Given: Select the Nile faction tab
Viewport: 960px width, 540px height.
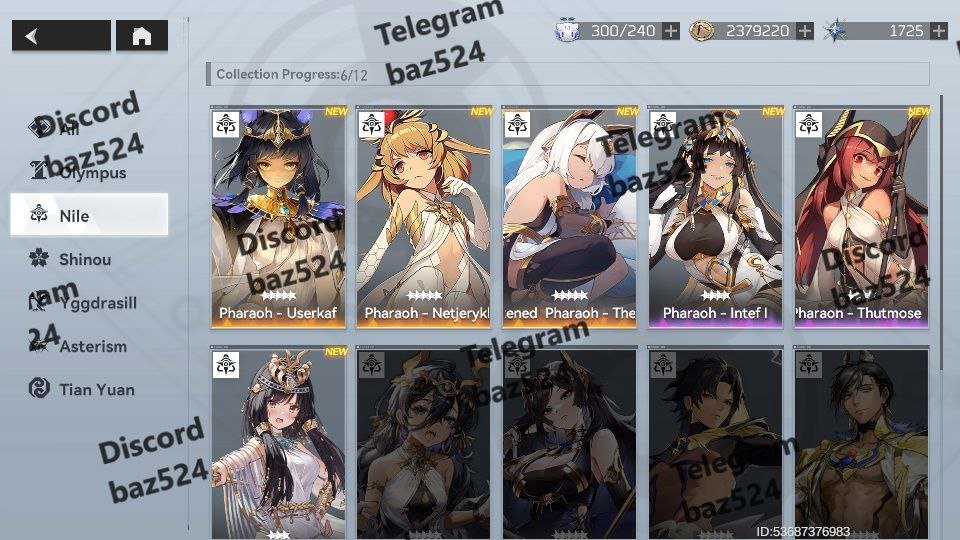Looking at the screenshot, I should pos(89,215).
